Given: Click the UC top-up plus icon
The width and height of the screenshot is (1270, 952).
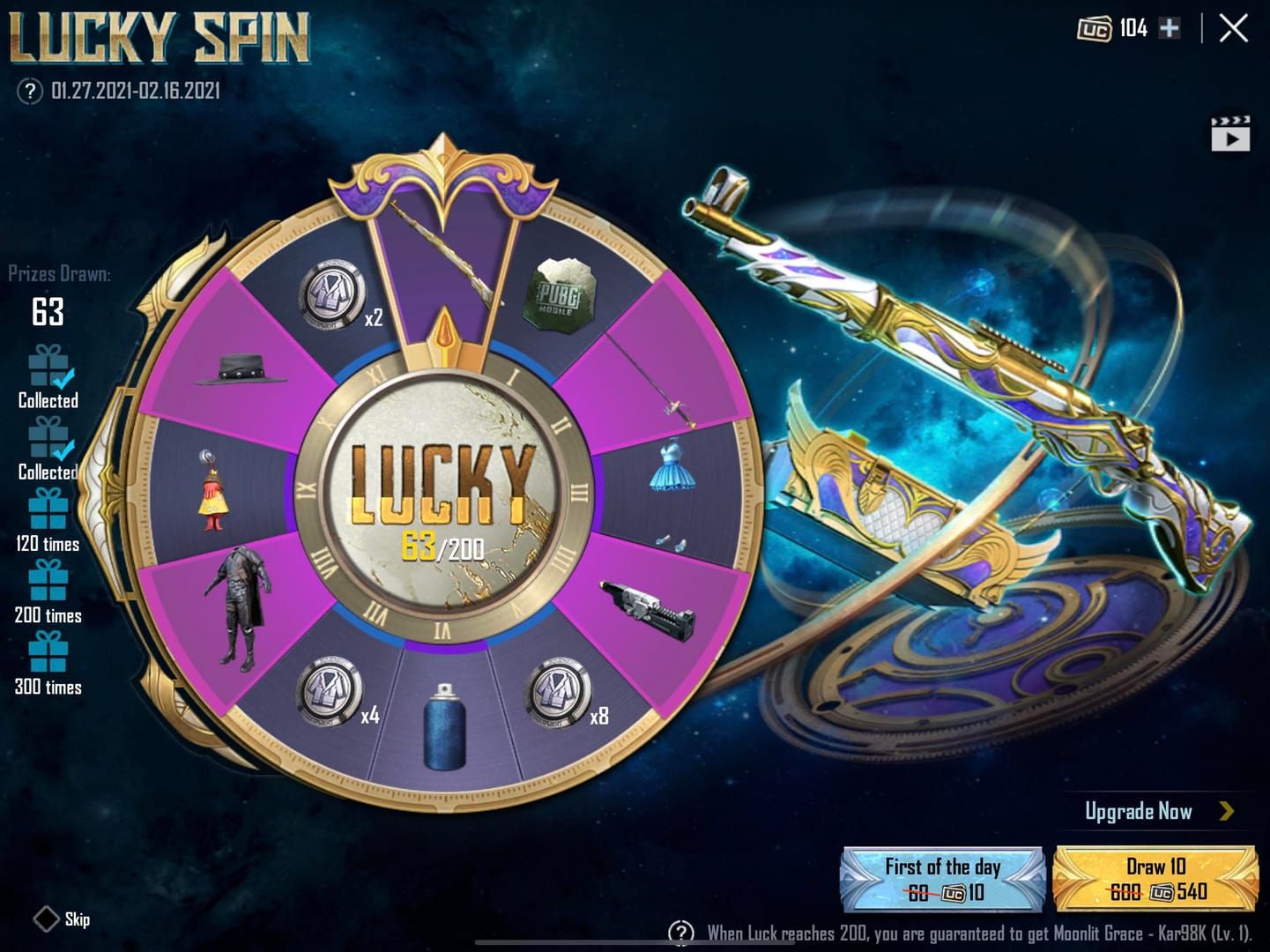Looking at the screenshot, I should coord(1169,28).
